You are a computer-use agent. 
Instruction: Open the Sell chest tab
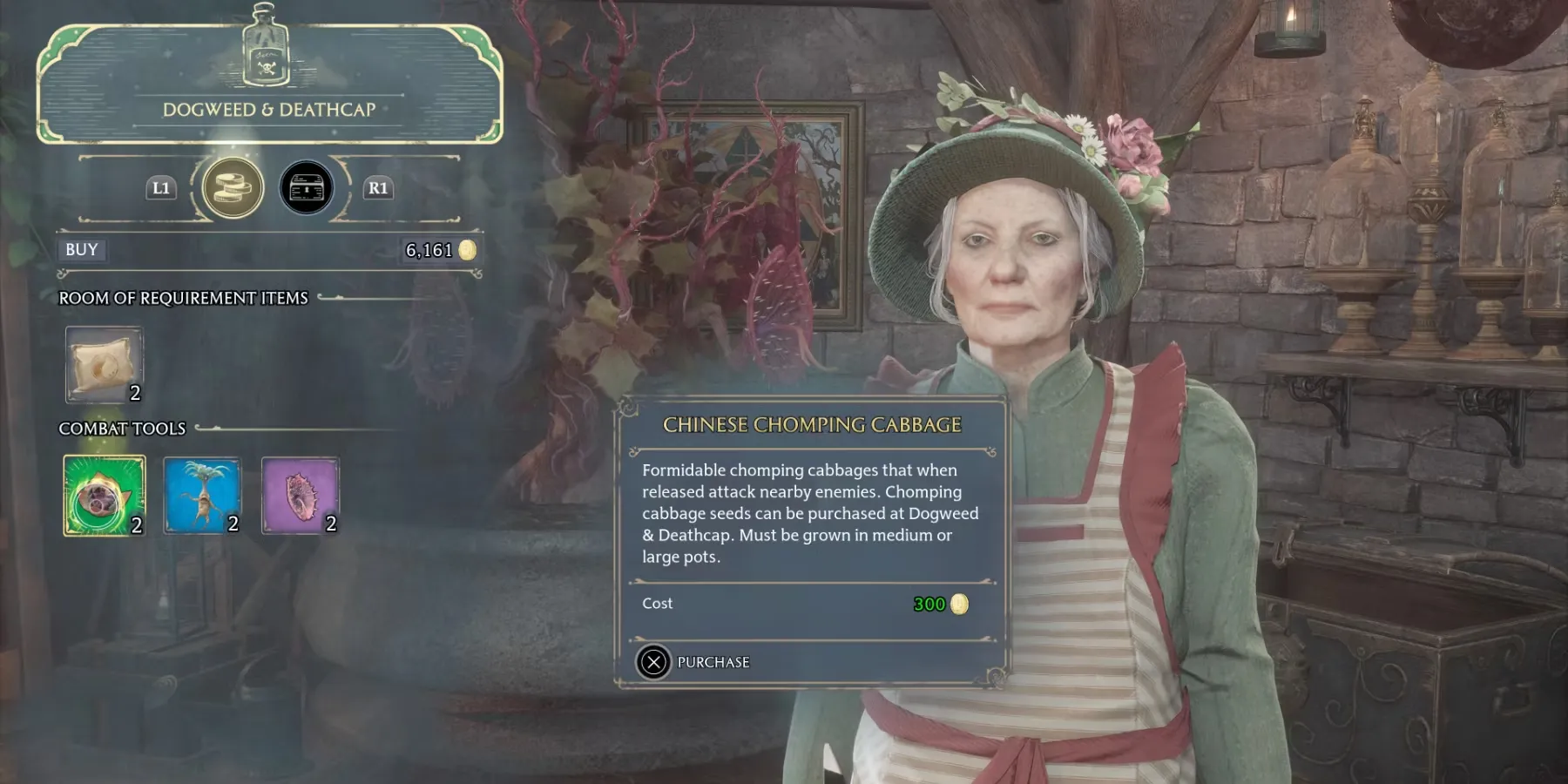coord(307,187)
